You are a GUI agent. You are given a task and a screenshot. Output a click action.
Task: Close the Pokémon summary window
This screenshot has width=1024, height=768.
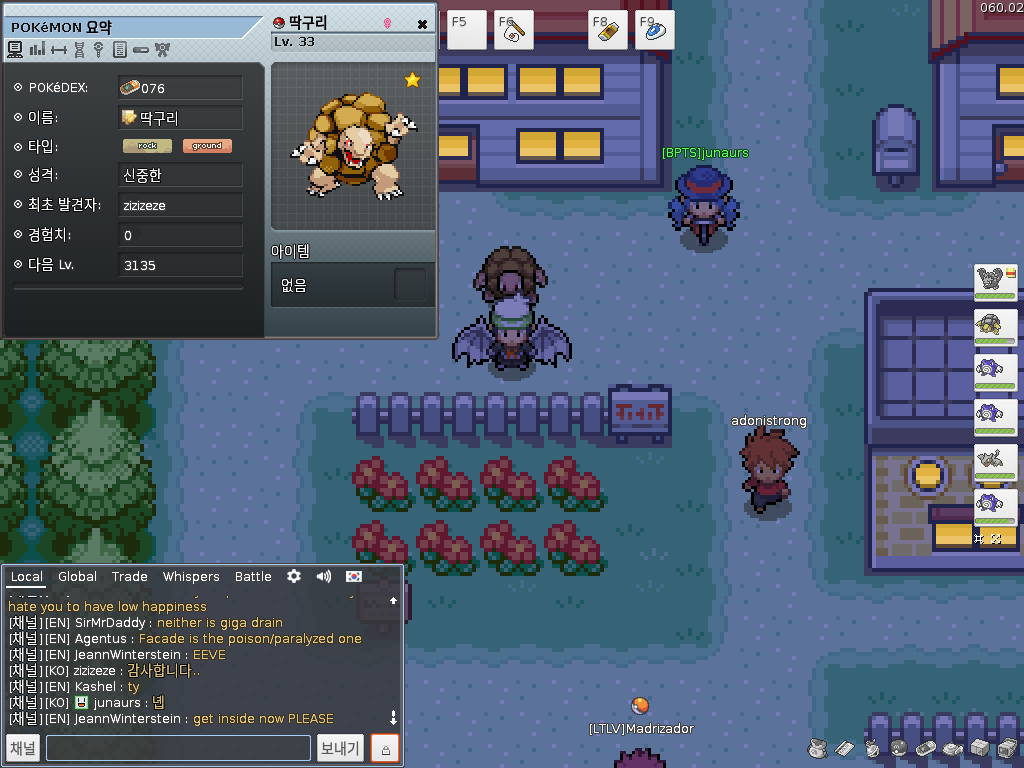422,24
